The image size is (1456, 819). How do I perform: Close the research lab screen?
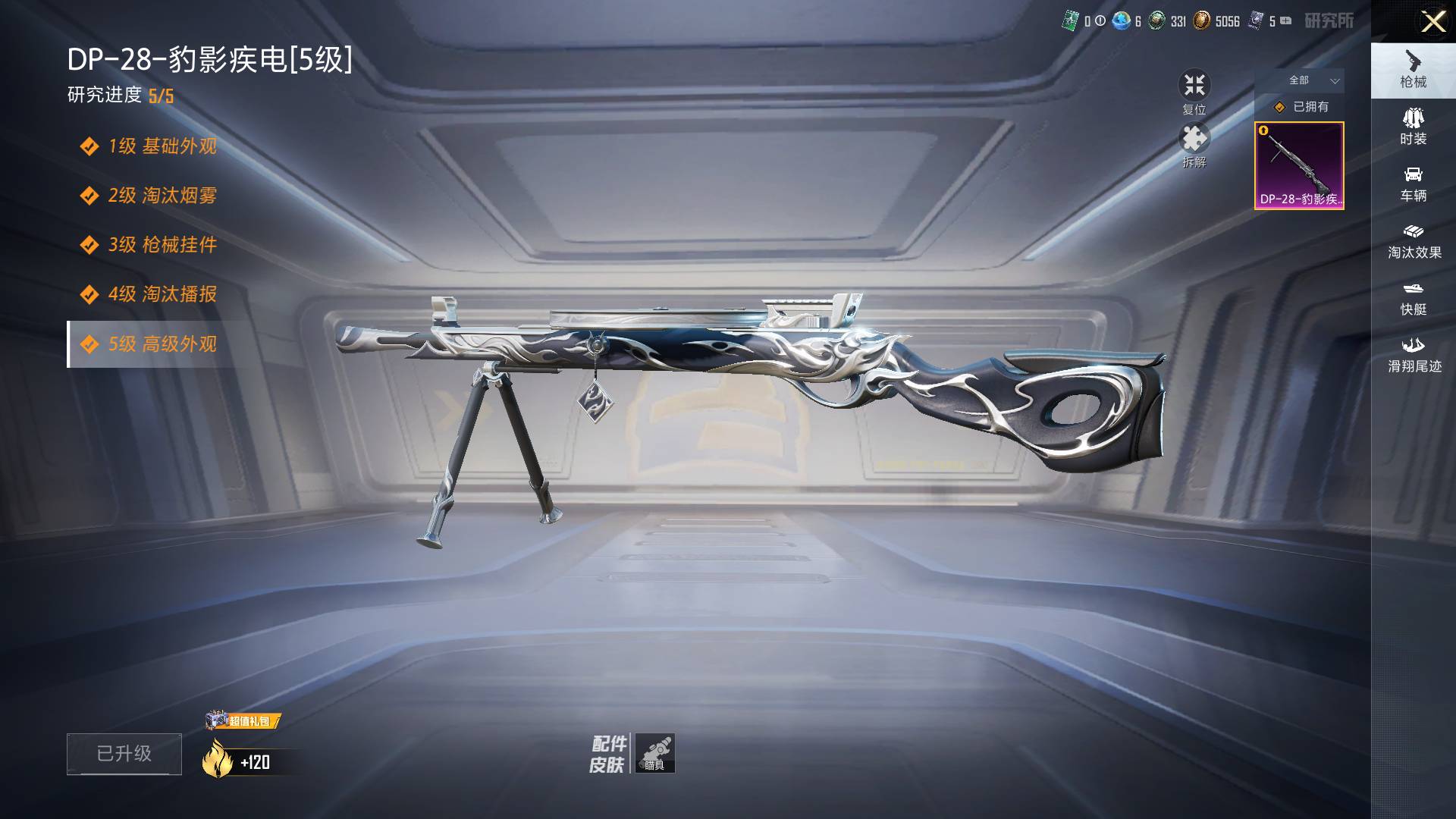[1432, 21]
